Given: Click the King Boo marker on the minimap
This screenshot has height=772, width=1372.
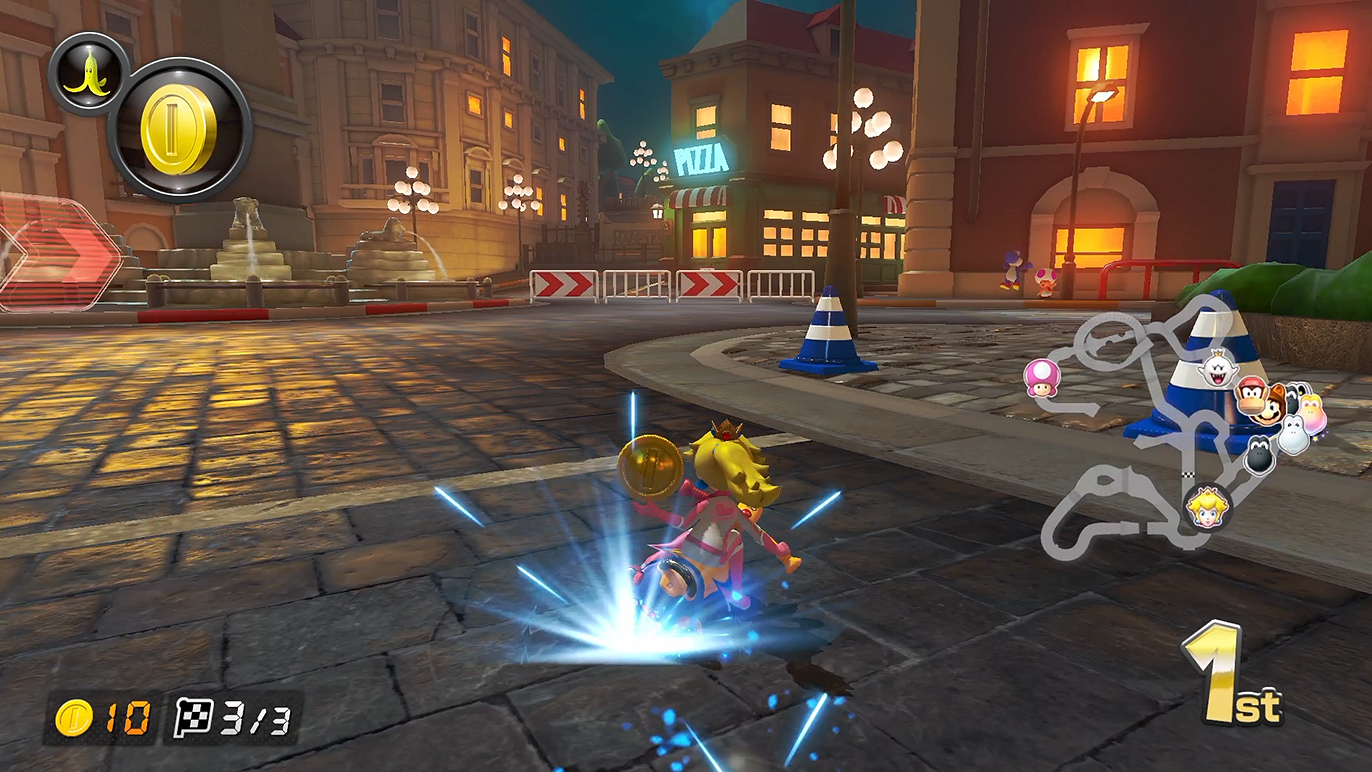Looking at the screenshot, I should coord(1217,371).
